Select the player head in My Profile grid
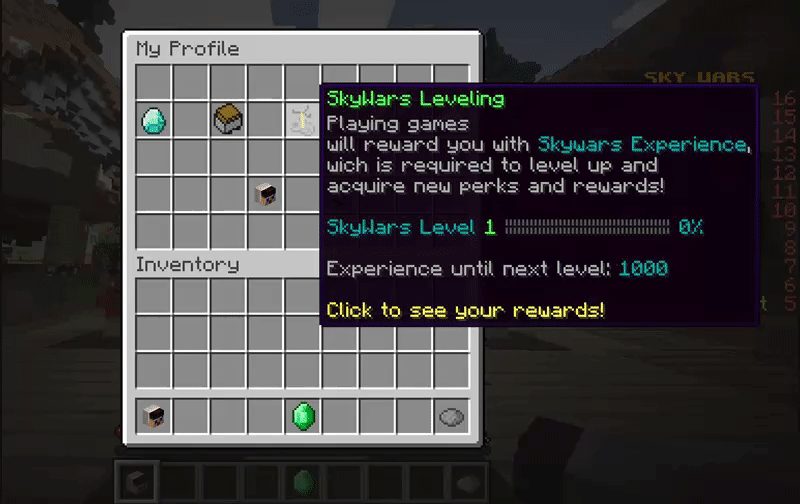The image size is (800, 504). pyautogui.click(x=266, y=194)
